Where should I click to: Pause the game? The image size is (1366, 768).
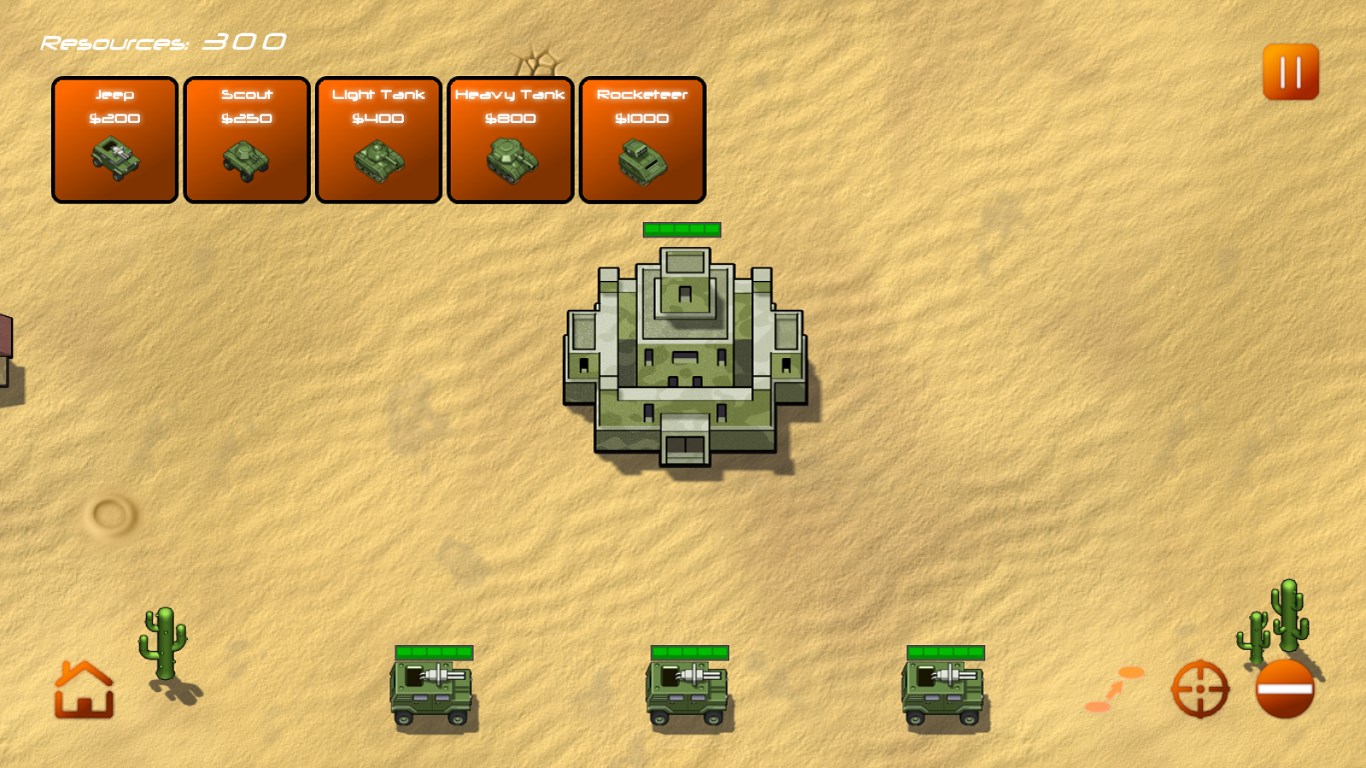pos(1290,72)
